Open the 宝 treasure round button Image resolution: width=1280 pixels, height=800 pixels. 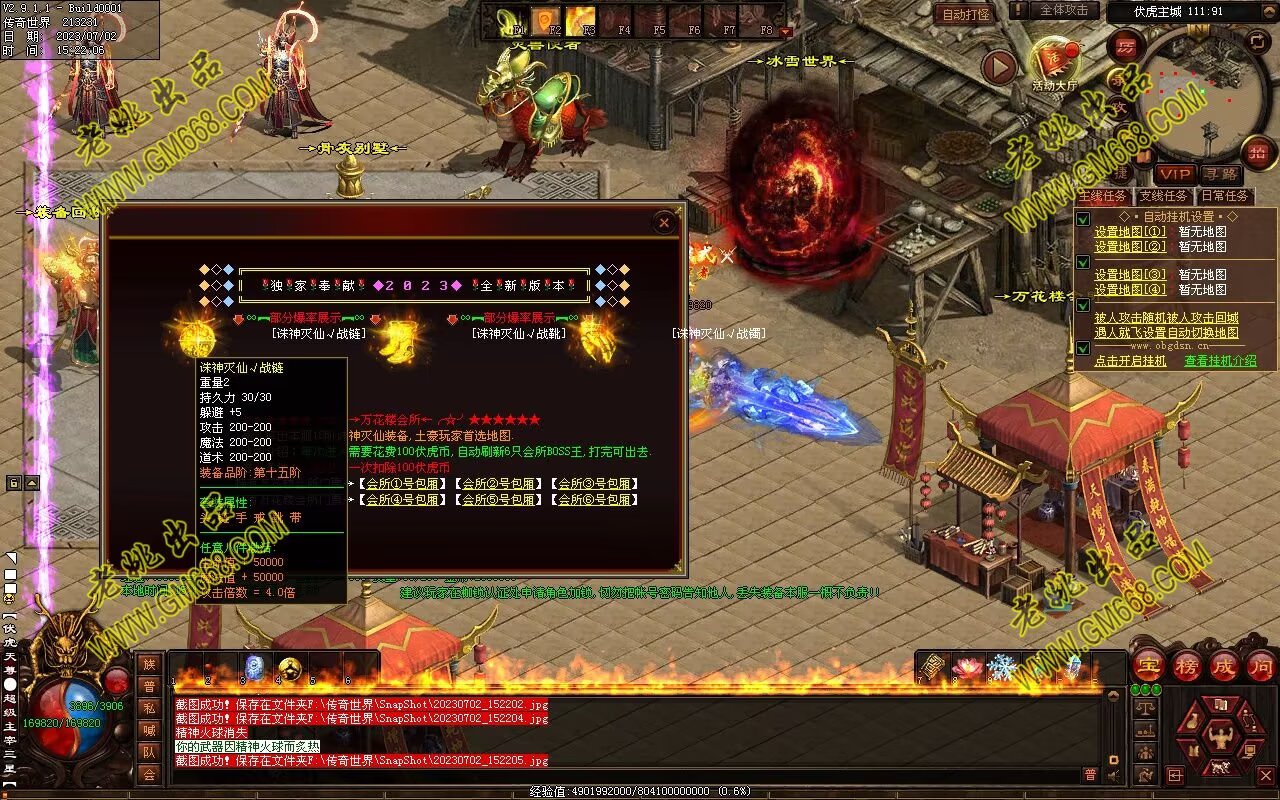pyautogui.click(x=1147, y=665)
